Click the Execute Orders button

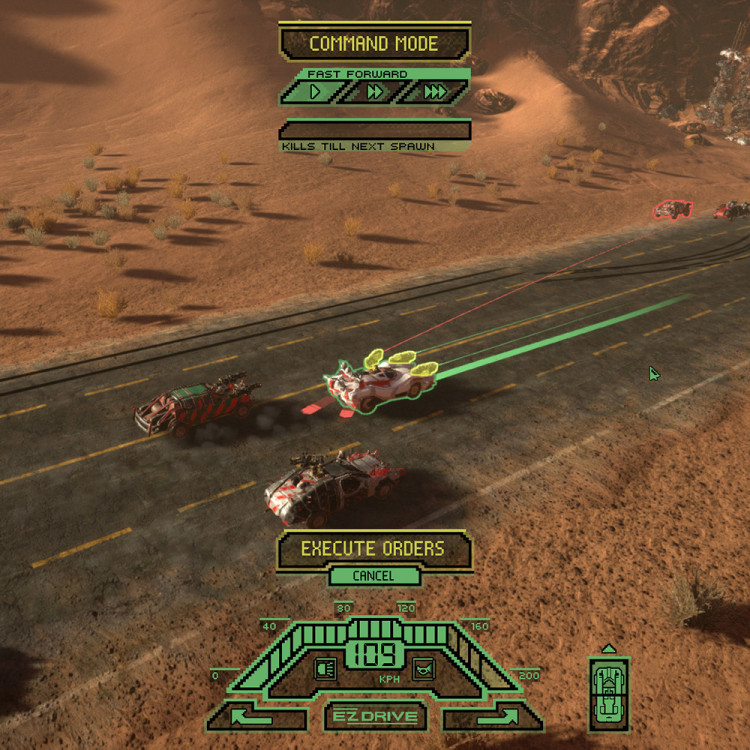click(x=374, y=549)
